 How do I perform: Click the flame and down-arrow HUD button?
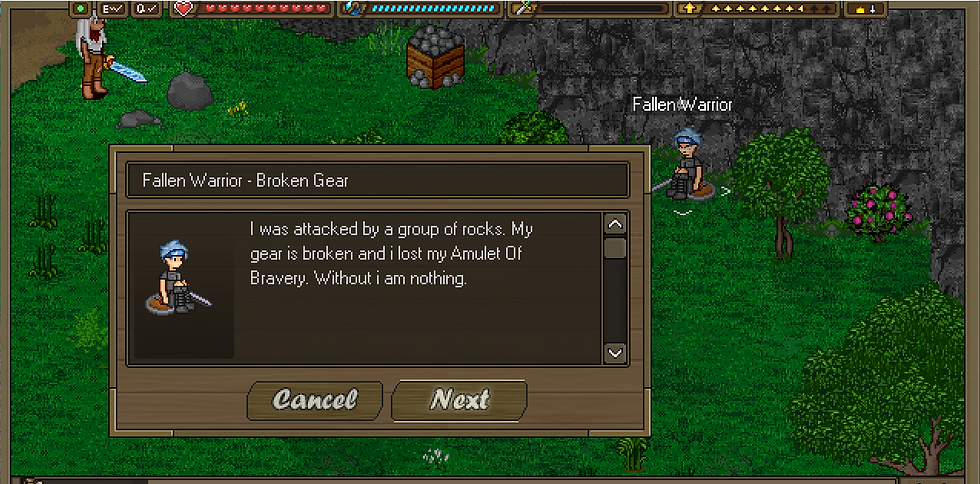(x=866, y=8)
